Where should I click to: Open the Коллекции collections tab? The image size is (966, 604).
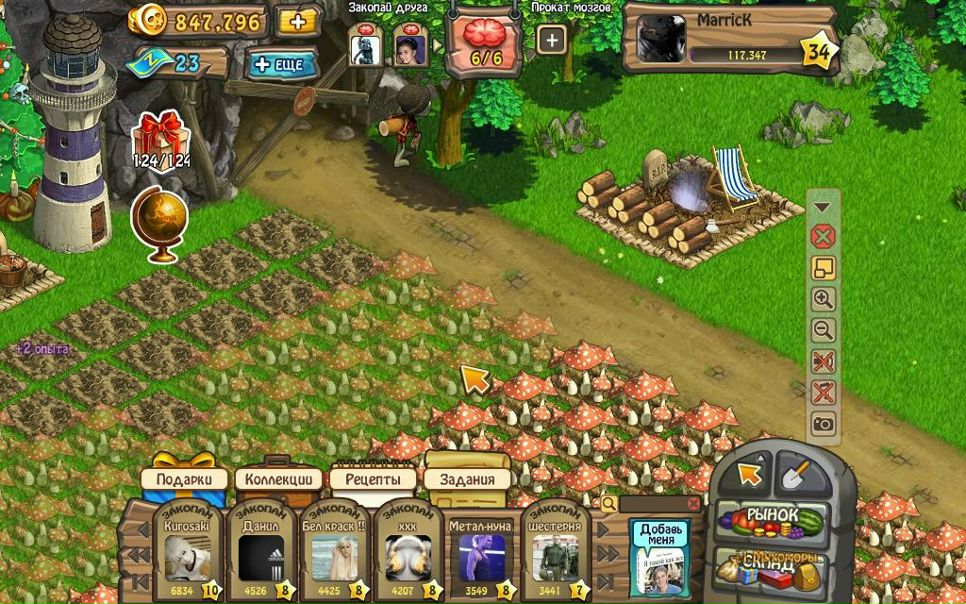coord(280,479)
